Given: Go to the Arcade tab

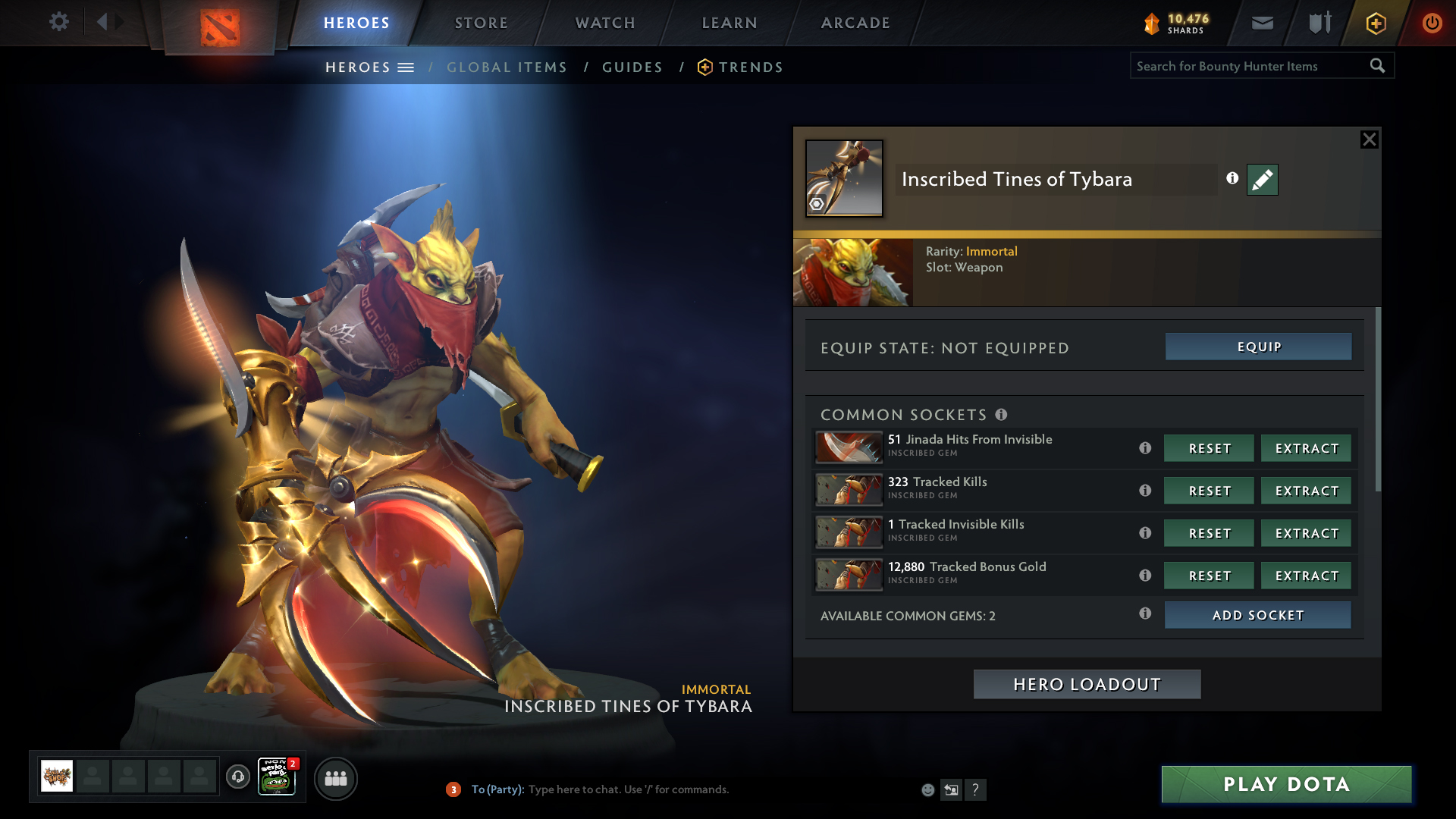Looking at the screenshot, I should coord(855,23).
